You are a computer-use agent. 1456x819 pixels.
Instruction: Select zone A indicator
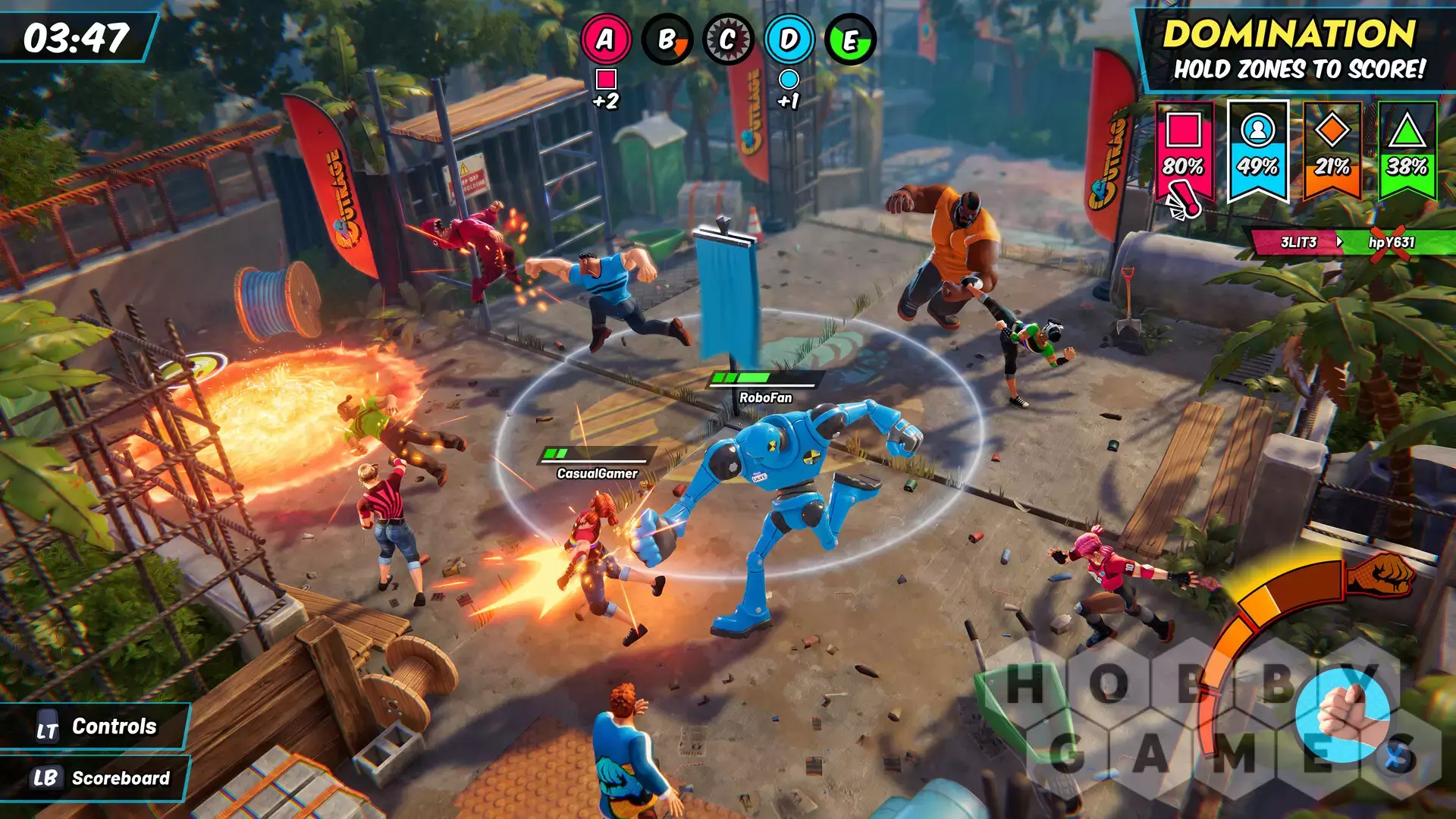pyautogui.click(x=606, y=39)
